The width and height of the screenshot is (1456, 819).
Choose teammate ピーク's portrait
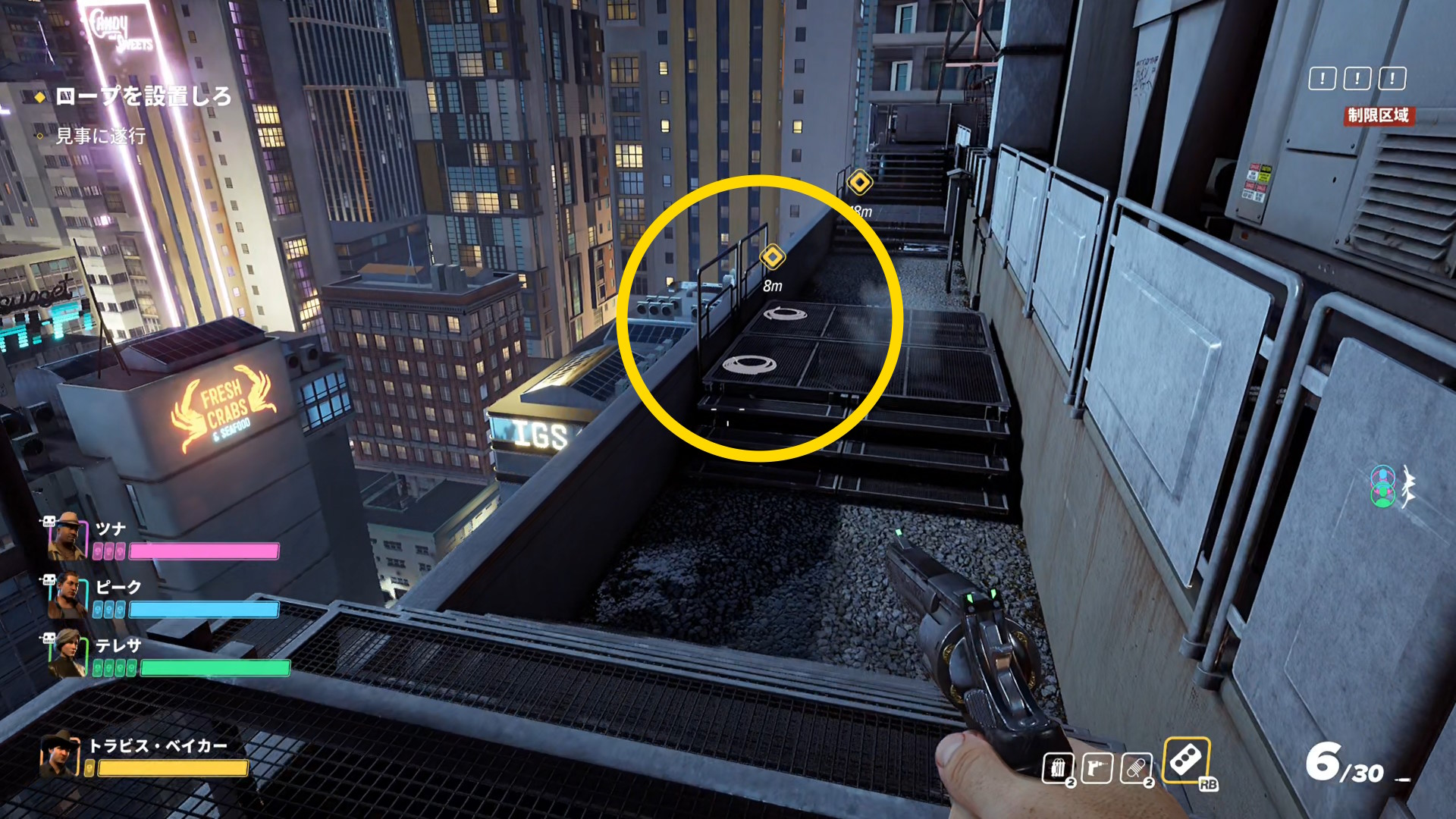(67, 596)
